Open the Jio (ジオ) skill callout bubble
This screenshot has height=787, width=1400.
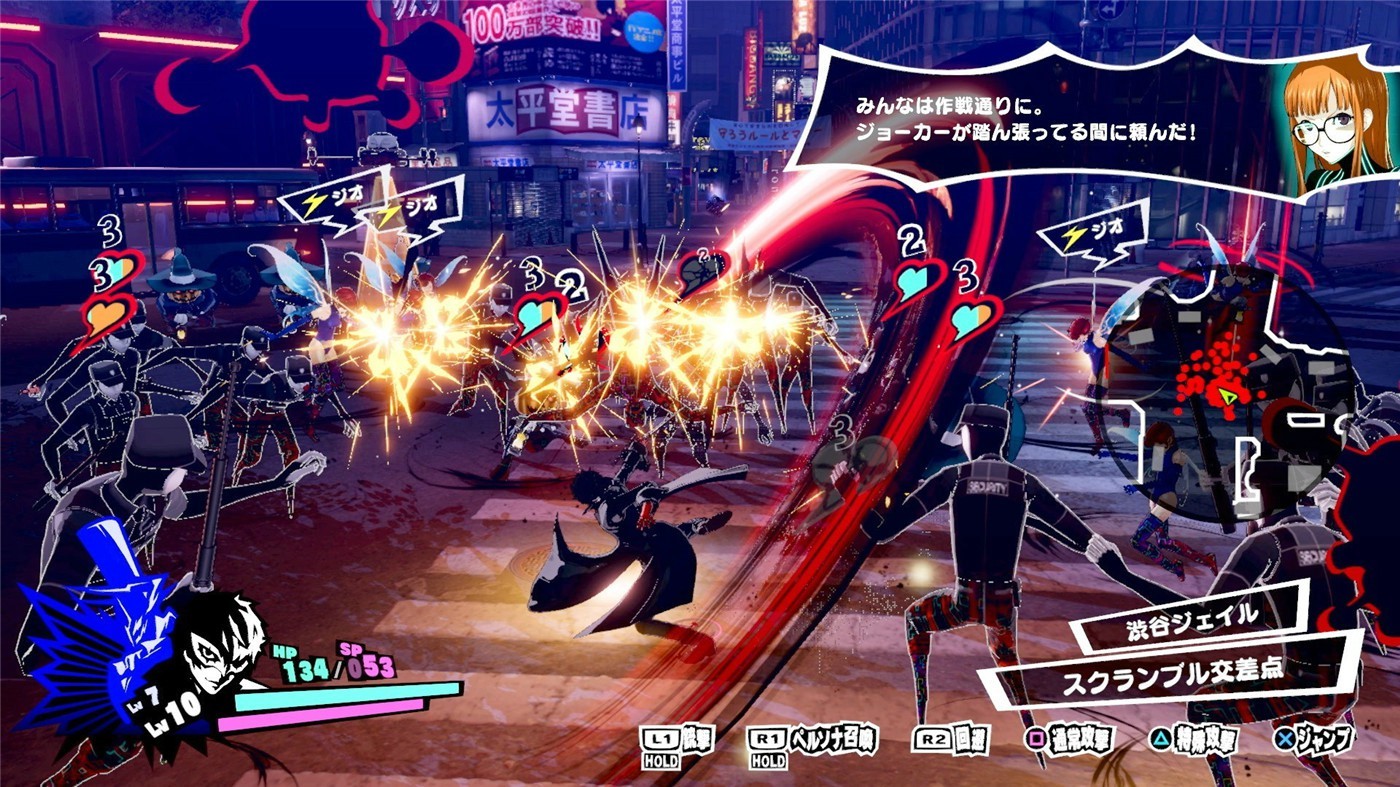click(x=1095, y=232)
